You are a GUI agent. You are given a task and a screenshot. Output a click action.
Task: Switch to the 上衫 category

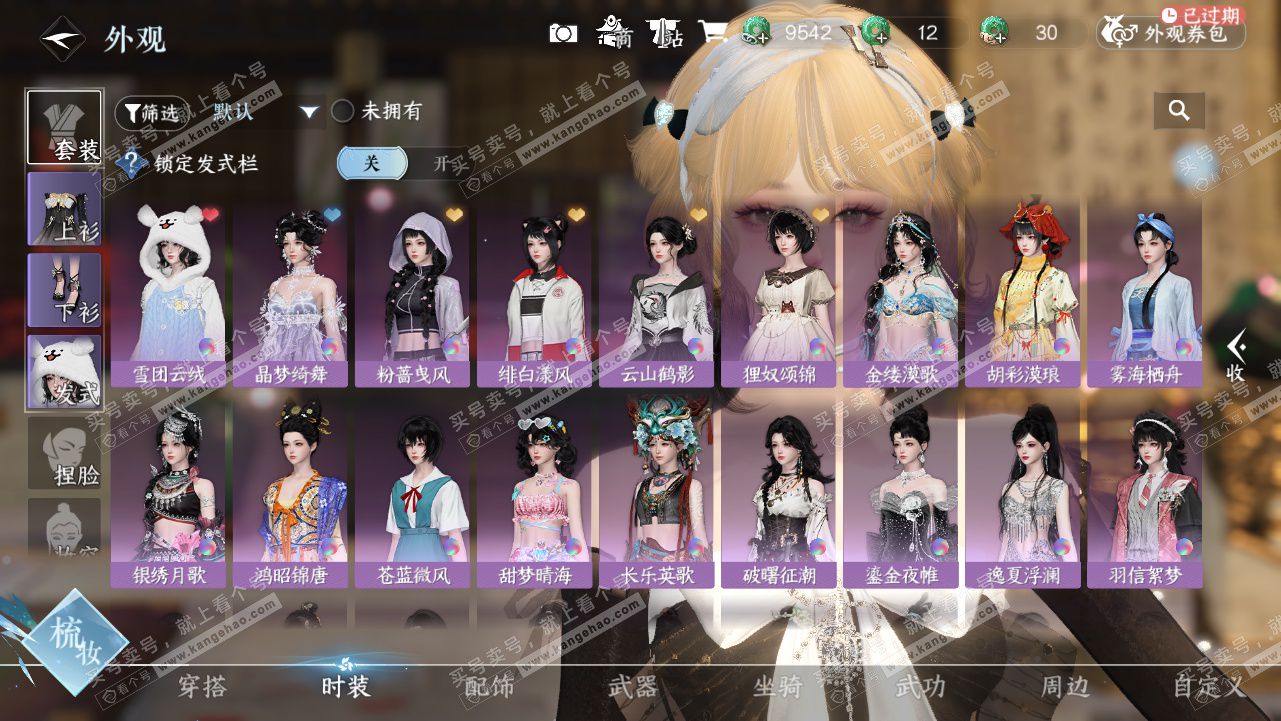[64, 208]
